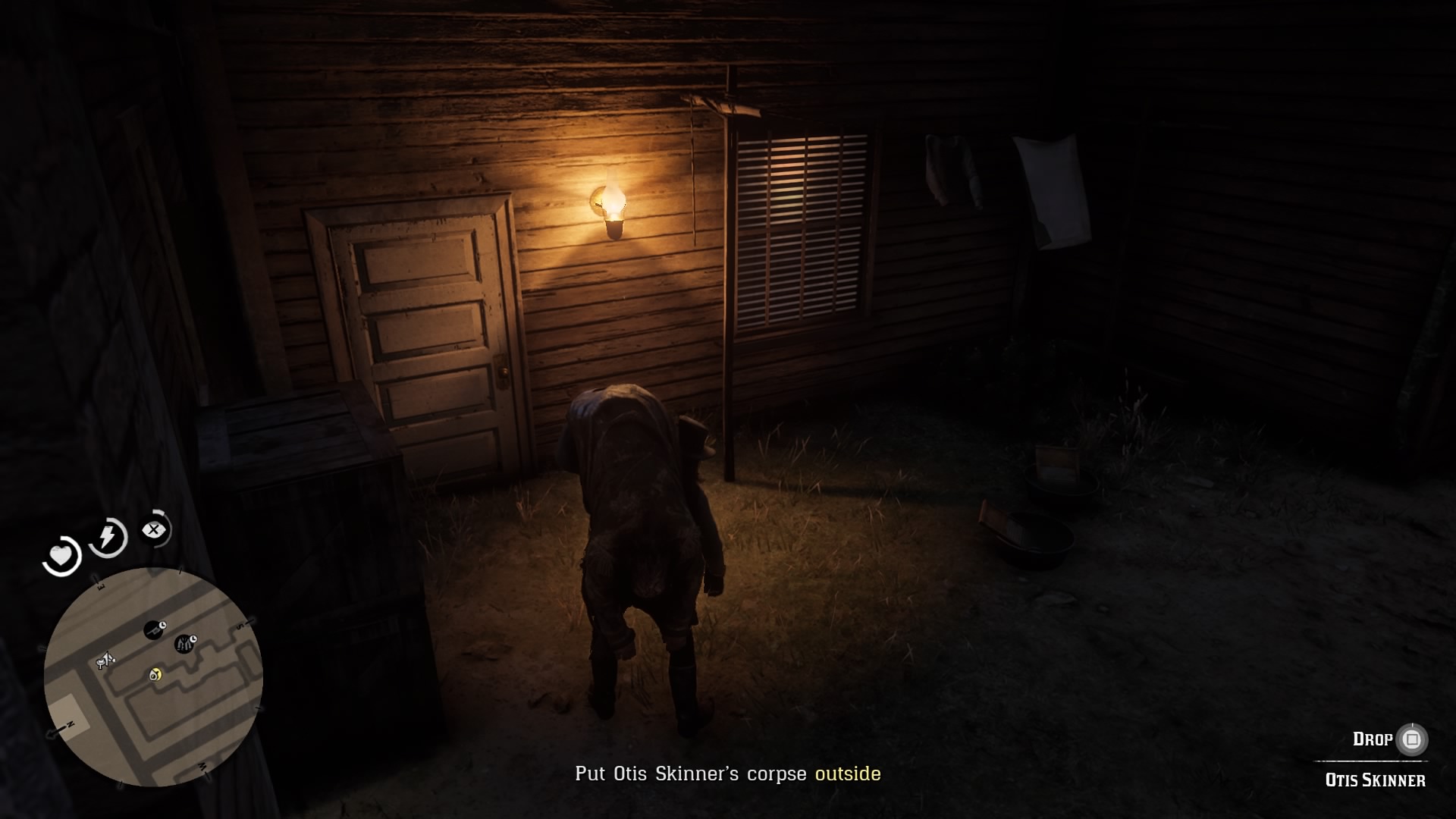1456x819 pixels.
Task: Click the yellow objective dot on the minimap
Action: click(x=155, y=675)
